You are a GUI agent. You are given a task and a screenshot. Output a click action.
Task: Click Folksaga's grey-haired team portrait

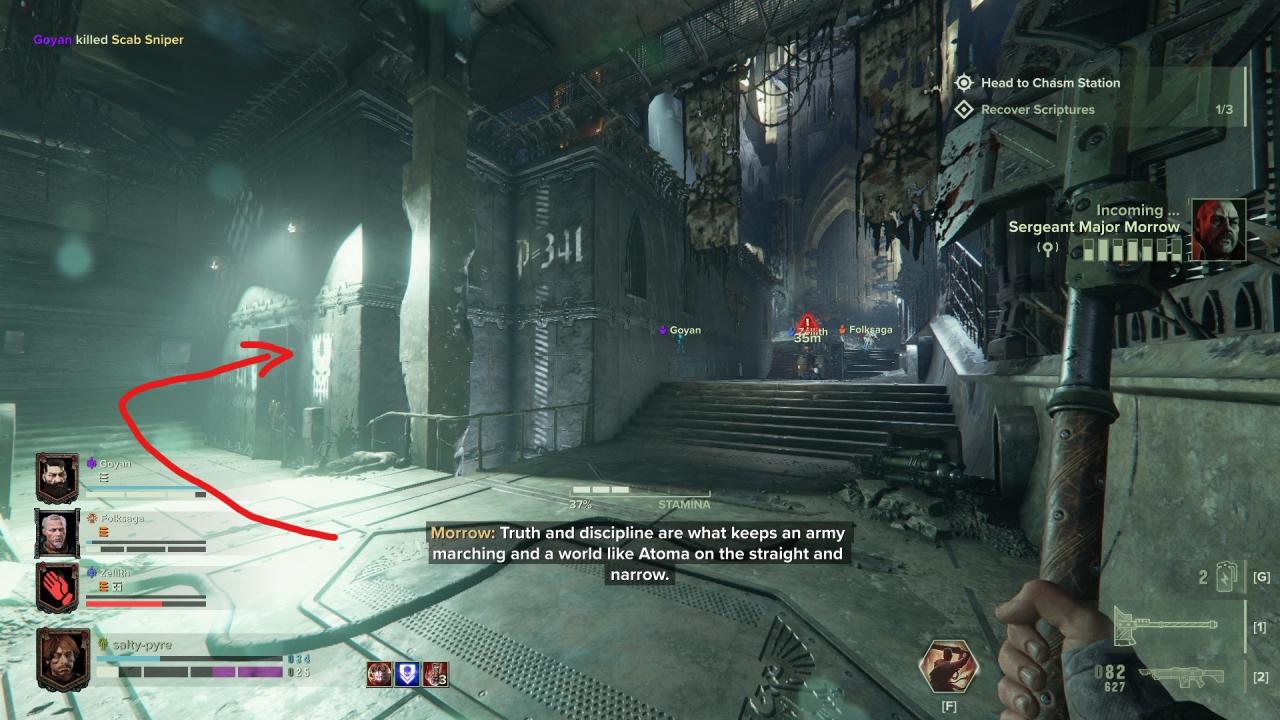[x=56, y=532]
